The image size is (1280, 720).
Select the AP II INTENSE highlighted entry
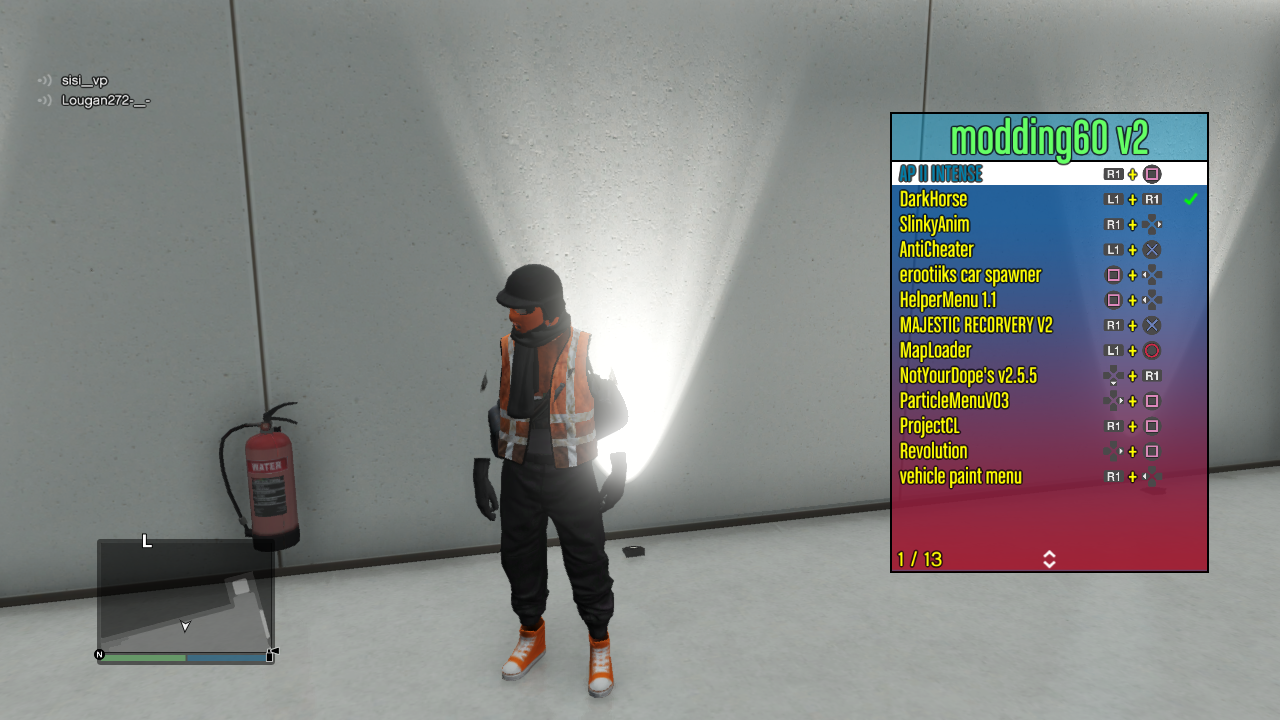pos(940,173)
